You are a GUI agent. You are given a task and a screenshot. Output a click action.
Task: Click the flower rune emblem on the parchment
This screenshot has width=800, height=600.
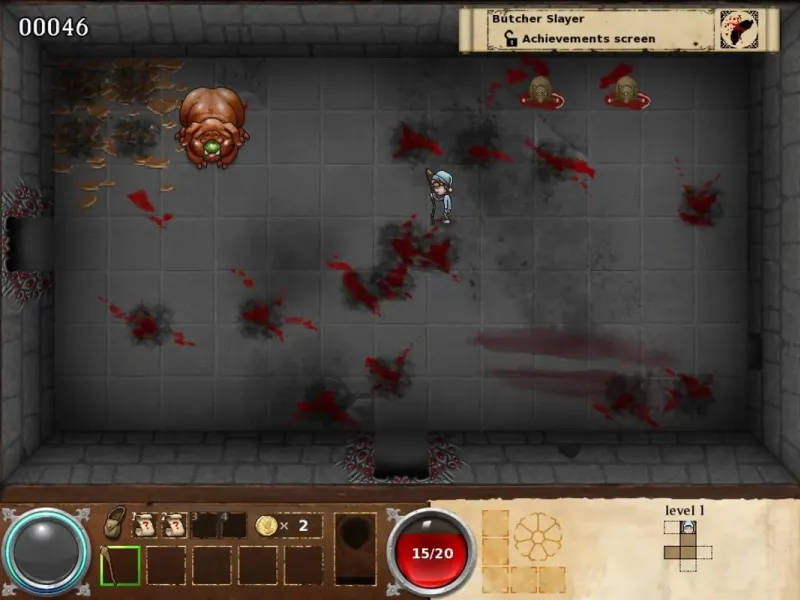(x=538, y=538)
